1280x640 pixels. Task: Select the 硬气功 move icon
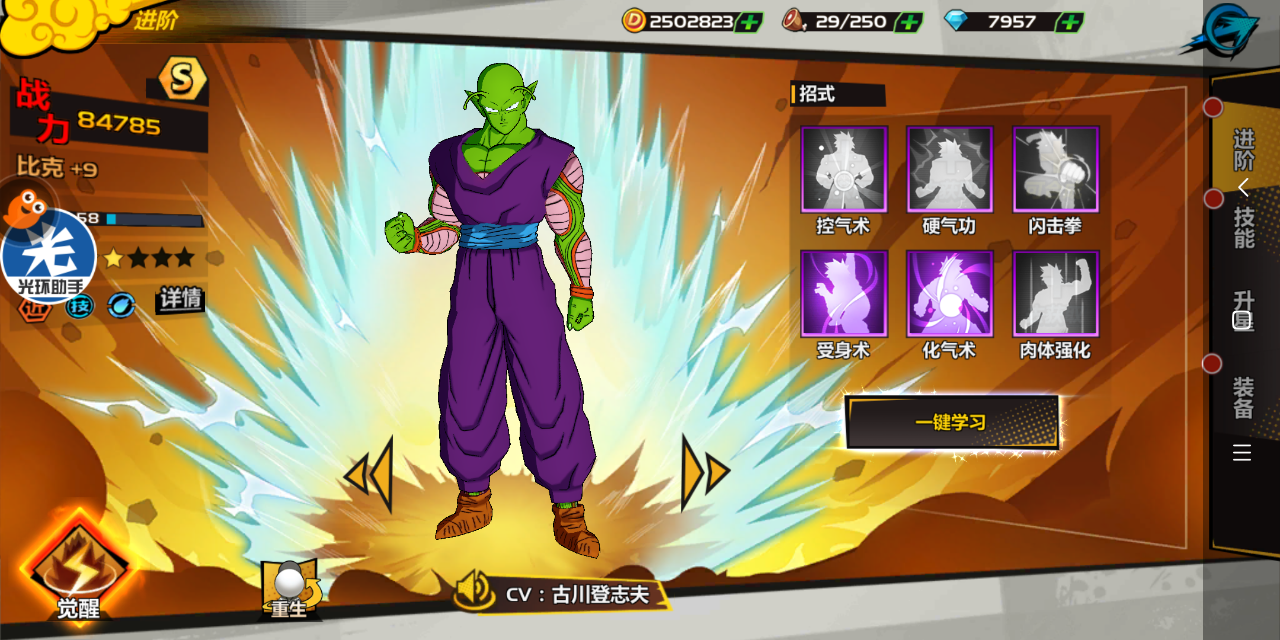pos(950,170)
